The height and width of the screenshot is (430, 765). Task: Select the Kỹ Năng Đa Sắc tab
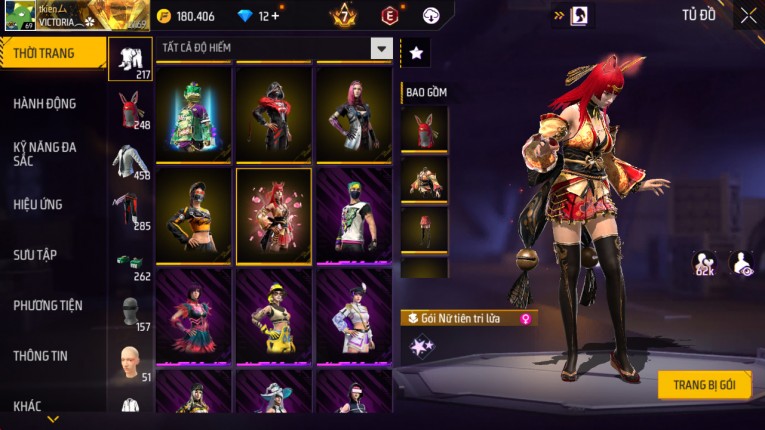point(45,153)
